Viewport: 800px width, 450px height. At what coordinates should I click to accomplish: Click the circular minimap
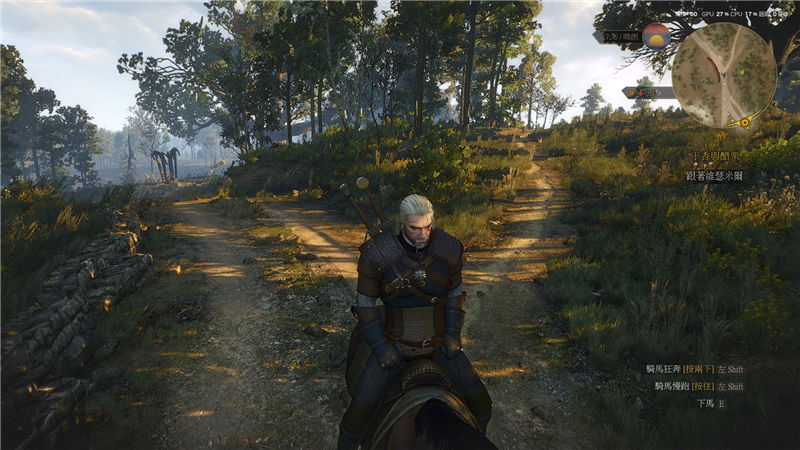point(724,74)
